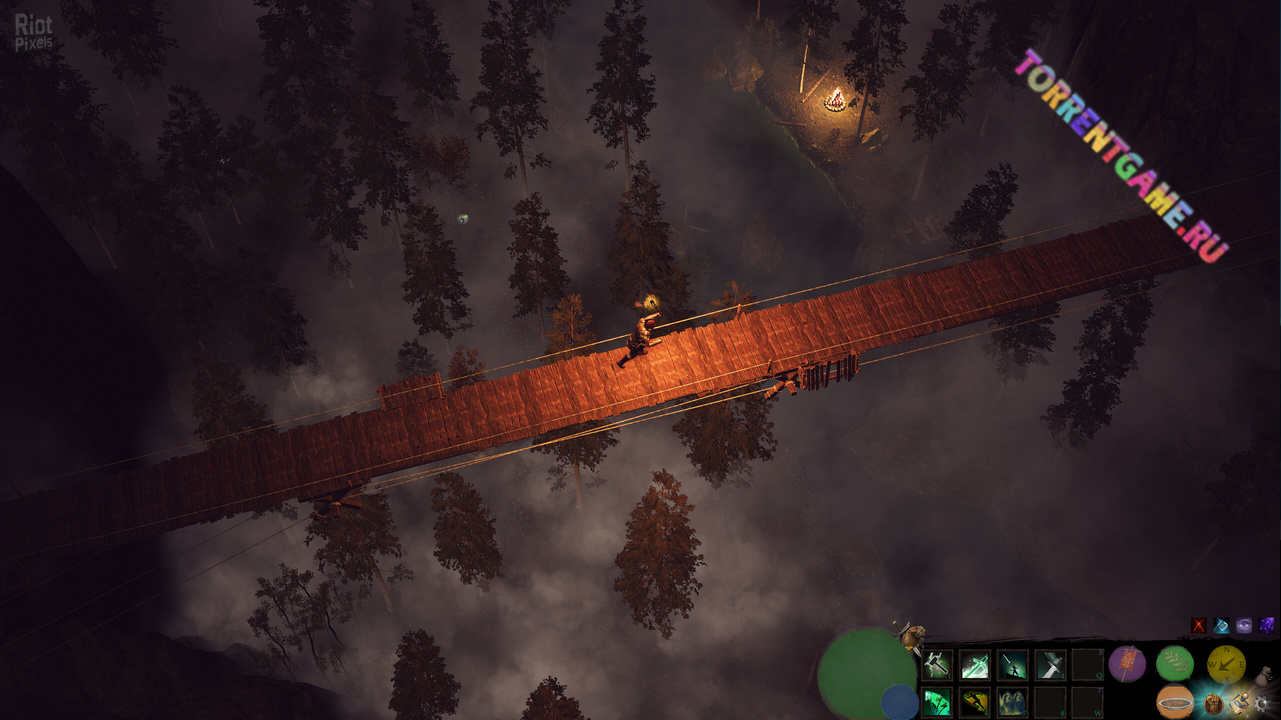Open the purple banner button
Screen dimensions: 1281x720
[1127, 663]
